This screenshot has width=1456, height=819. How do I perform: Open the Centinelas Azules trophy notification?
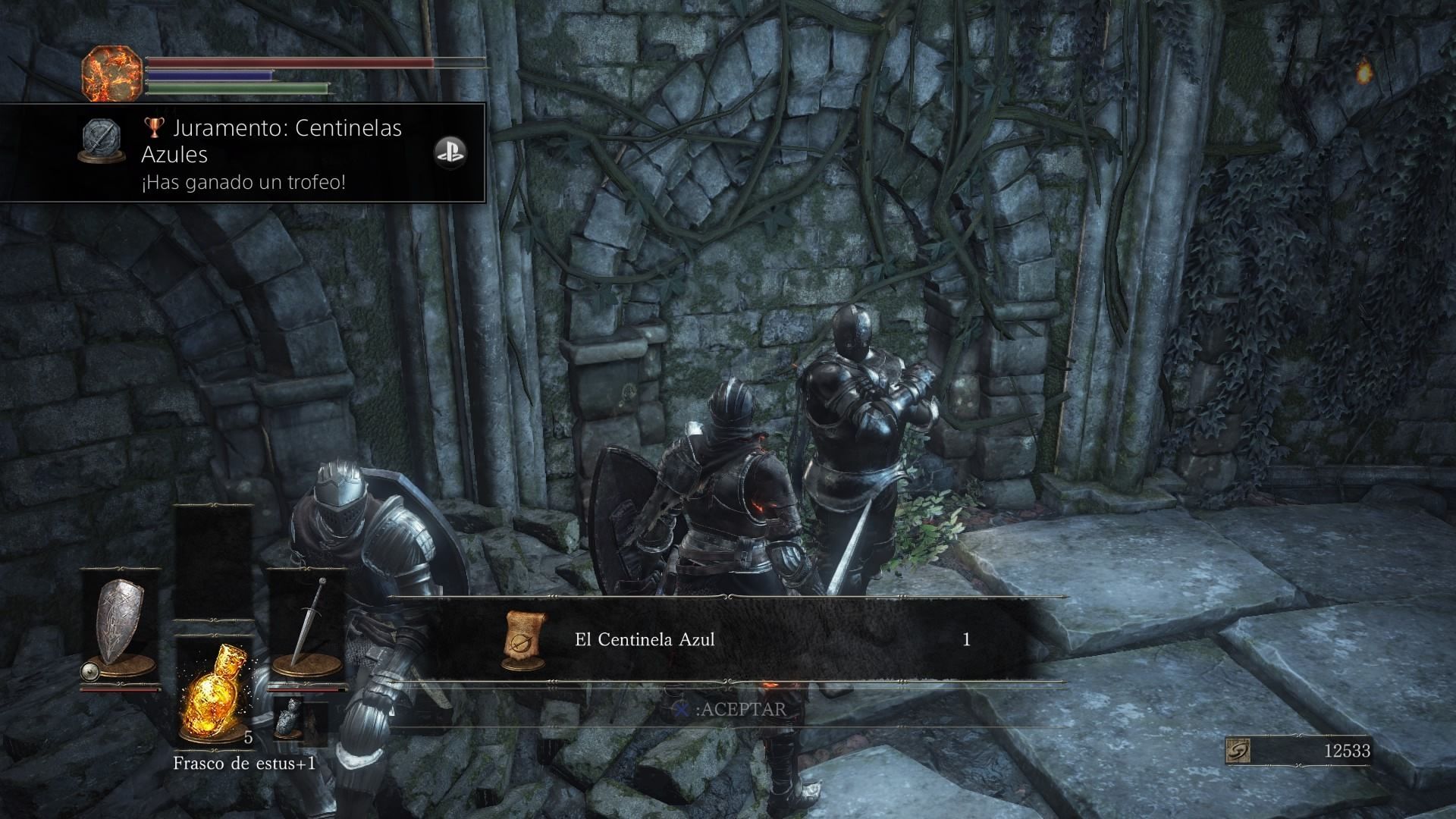coord(243,153)
